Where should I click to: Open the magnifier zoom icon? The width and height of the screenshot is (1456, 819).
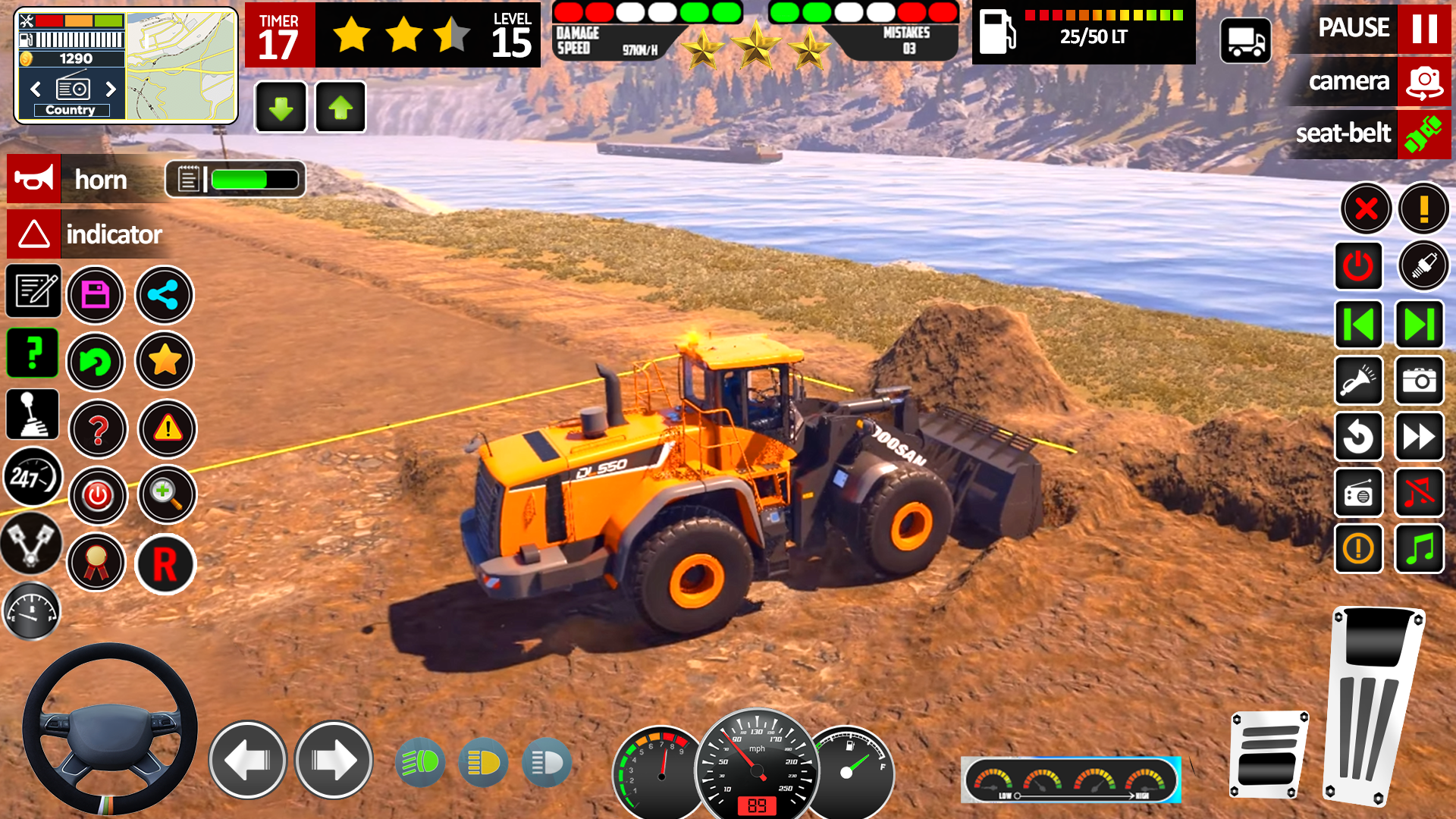(166, 495)
